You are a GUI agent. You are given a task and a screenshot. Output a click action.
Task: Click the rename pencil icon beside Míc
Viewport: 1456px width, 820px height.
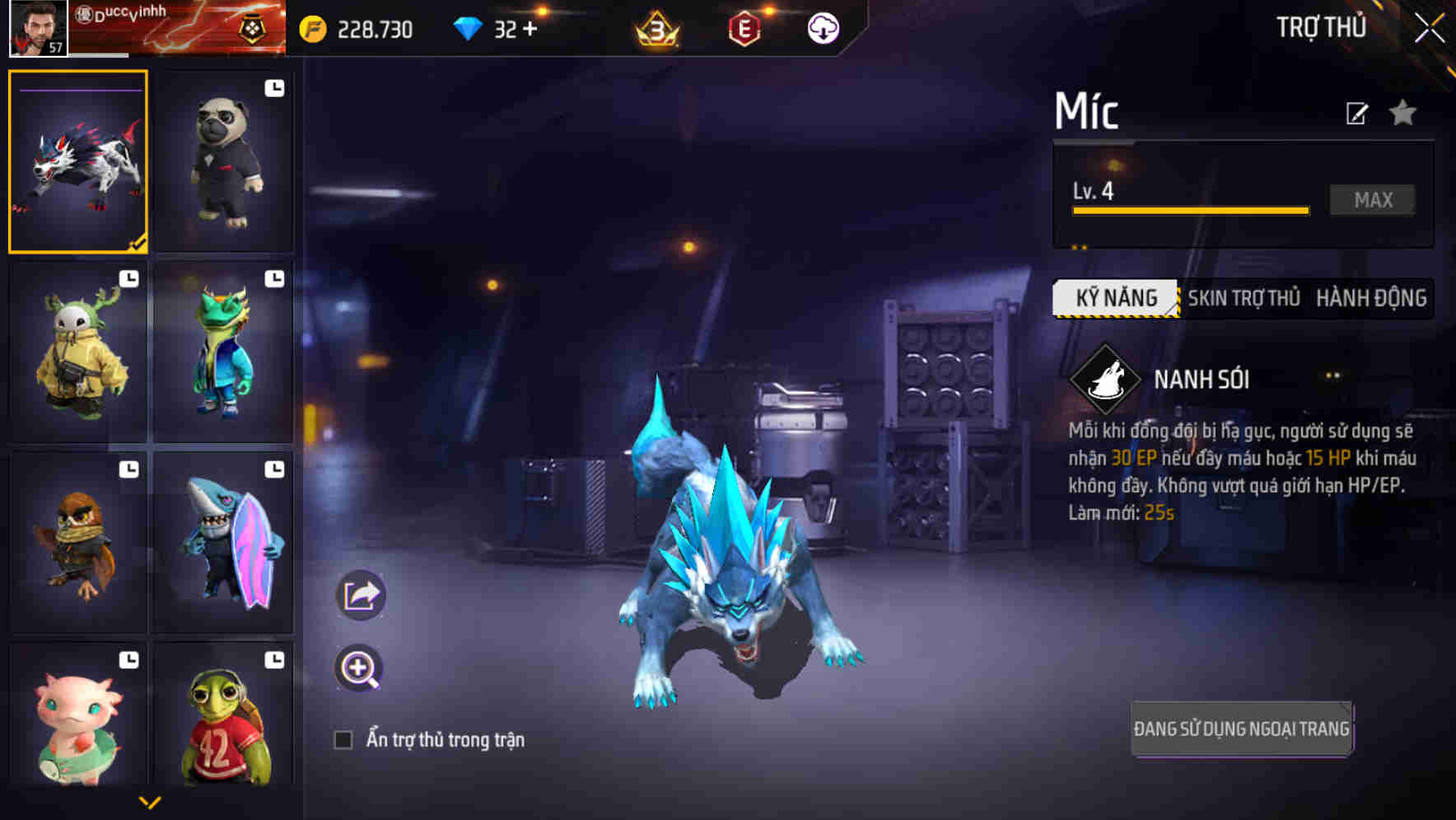click(x=1356, y=114)
